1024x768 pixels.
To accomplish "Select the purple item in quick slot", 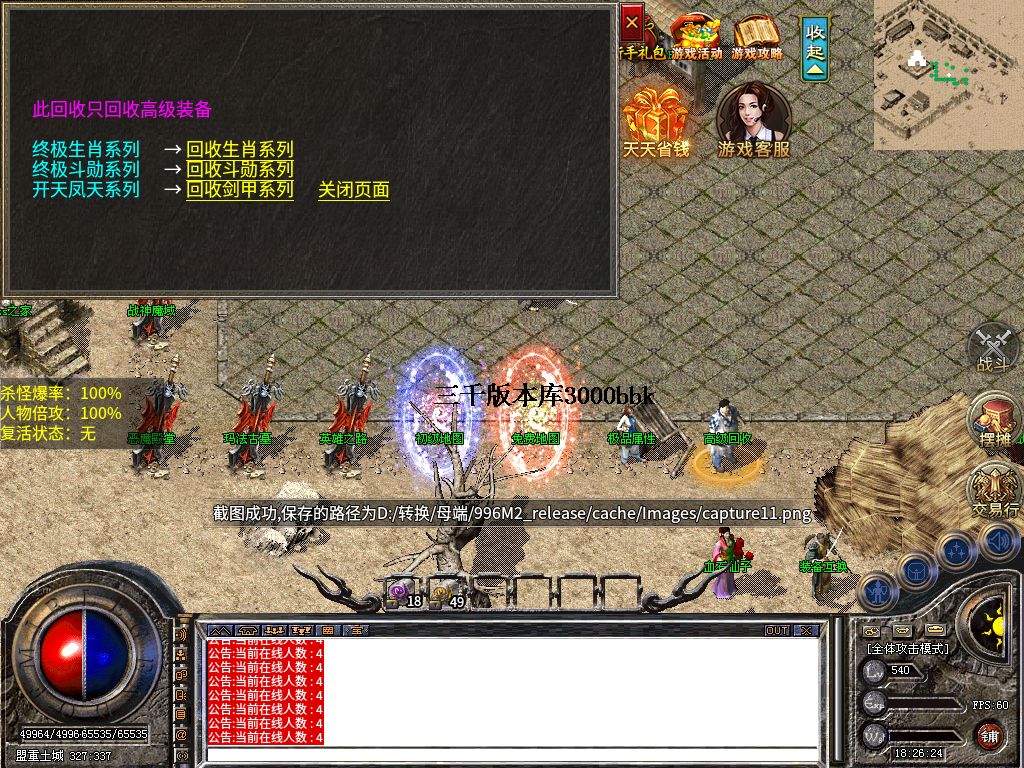I will (x=400, y=592).
